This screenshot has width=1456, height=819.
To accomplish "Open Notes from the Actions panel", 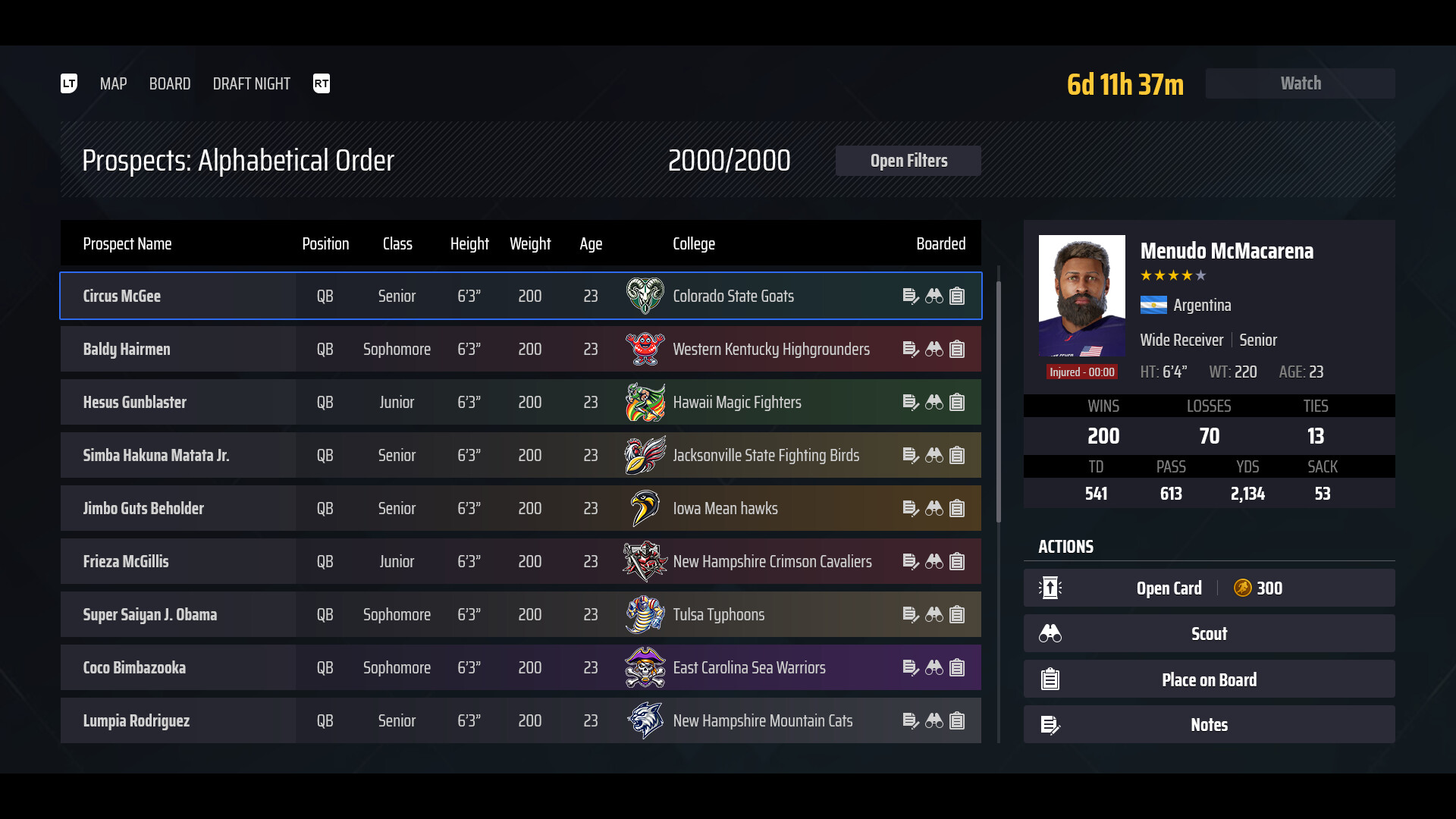I will click(1209, 725).
